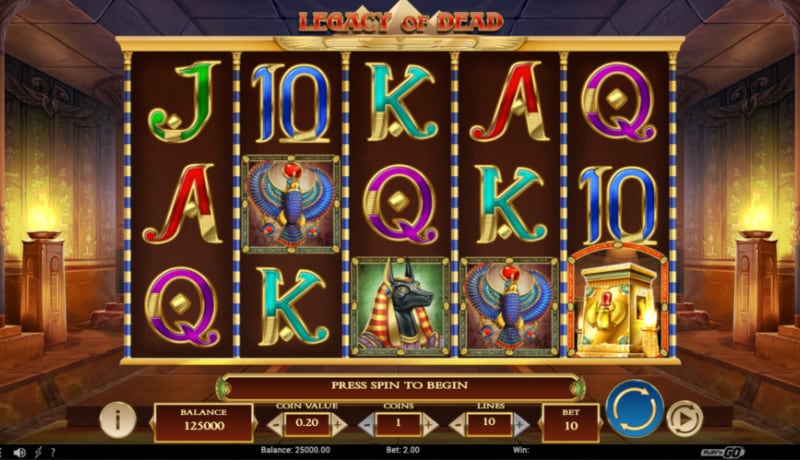The height and width of the screenshot is (460, 800).
Task: Open the paytable info button
Action: coord(118,418)
